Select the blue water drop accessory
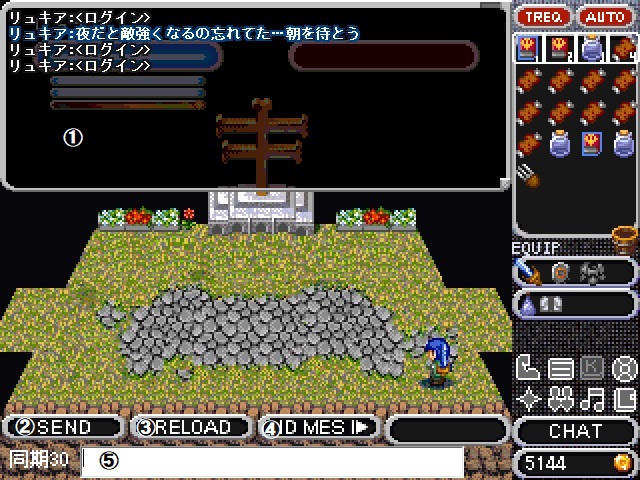The height and width of the screenshot is (480, 640). (527, 304)
